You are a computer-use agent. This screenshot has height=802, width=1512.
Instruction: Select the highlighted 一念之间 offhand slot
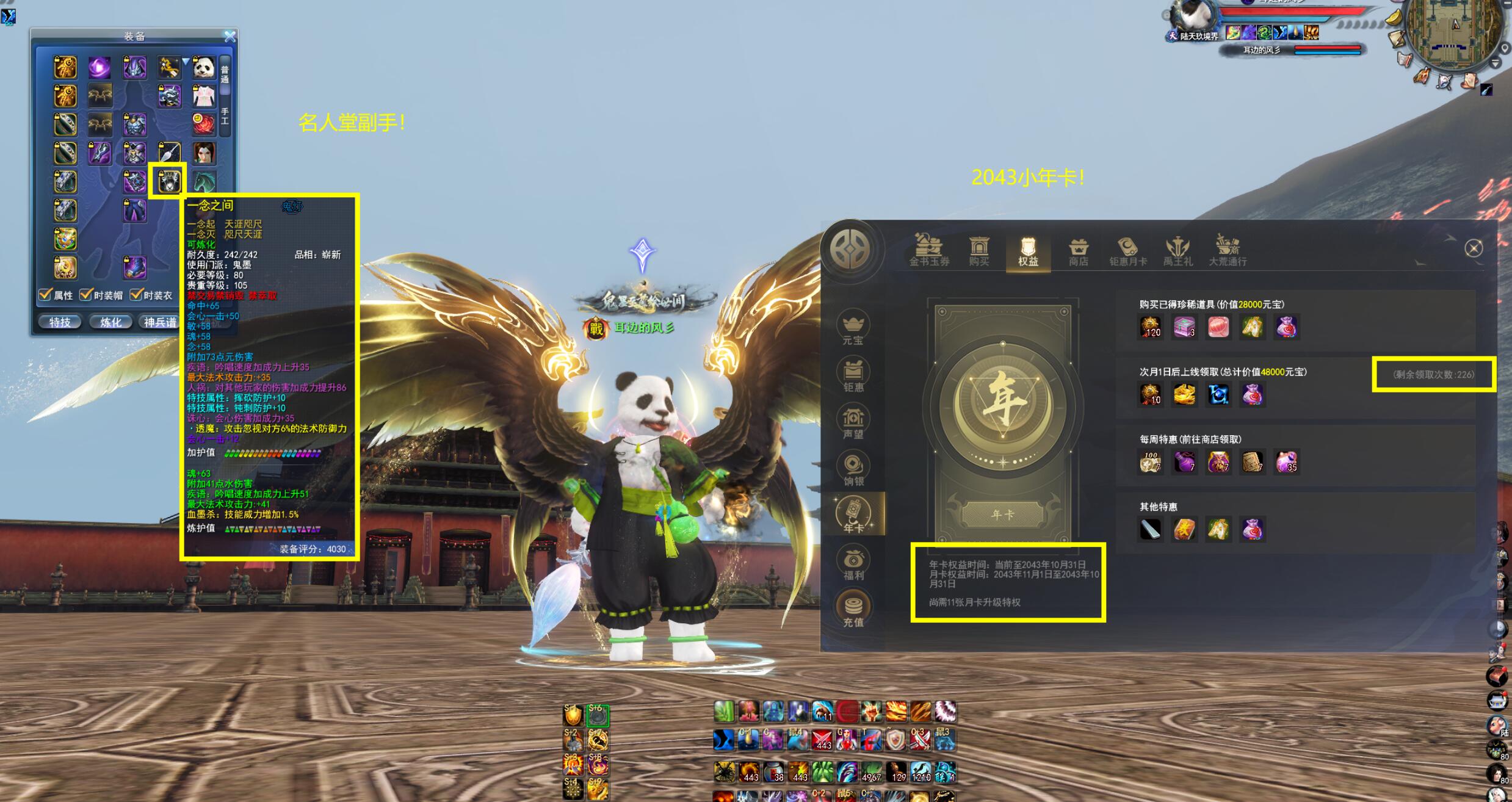168,181
